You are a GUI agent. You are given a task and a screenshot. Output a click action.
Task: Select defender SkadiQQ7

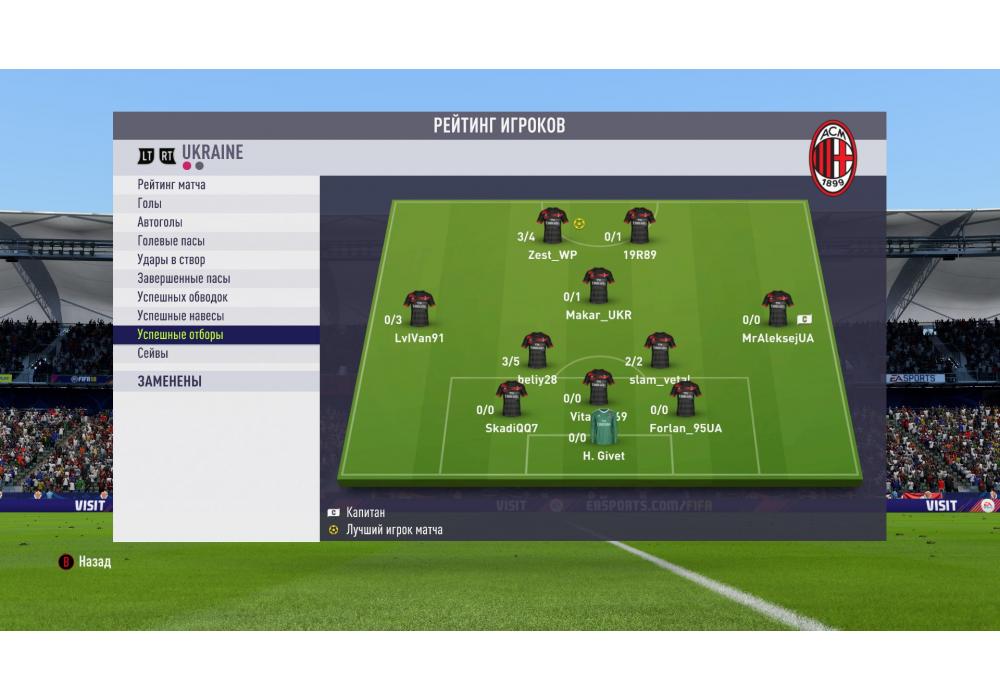(x=511, y=401)
